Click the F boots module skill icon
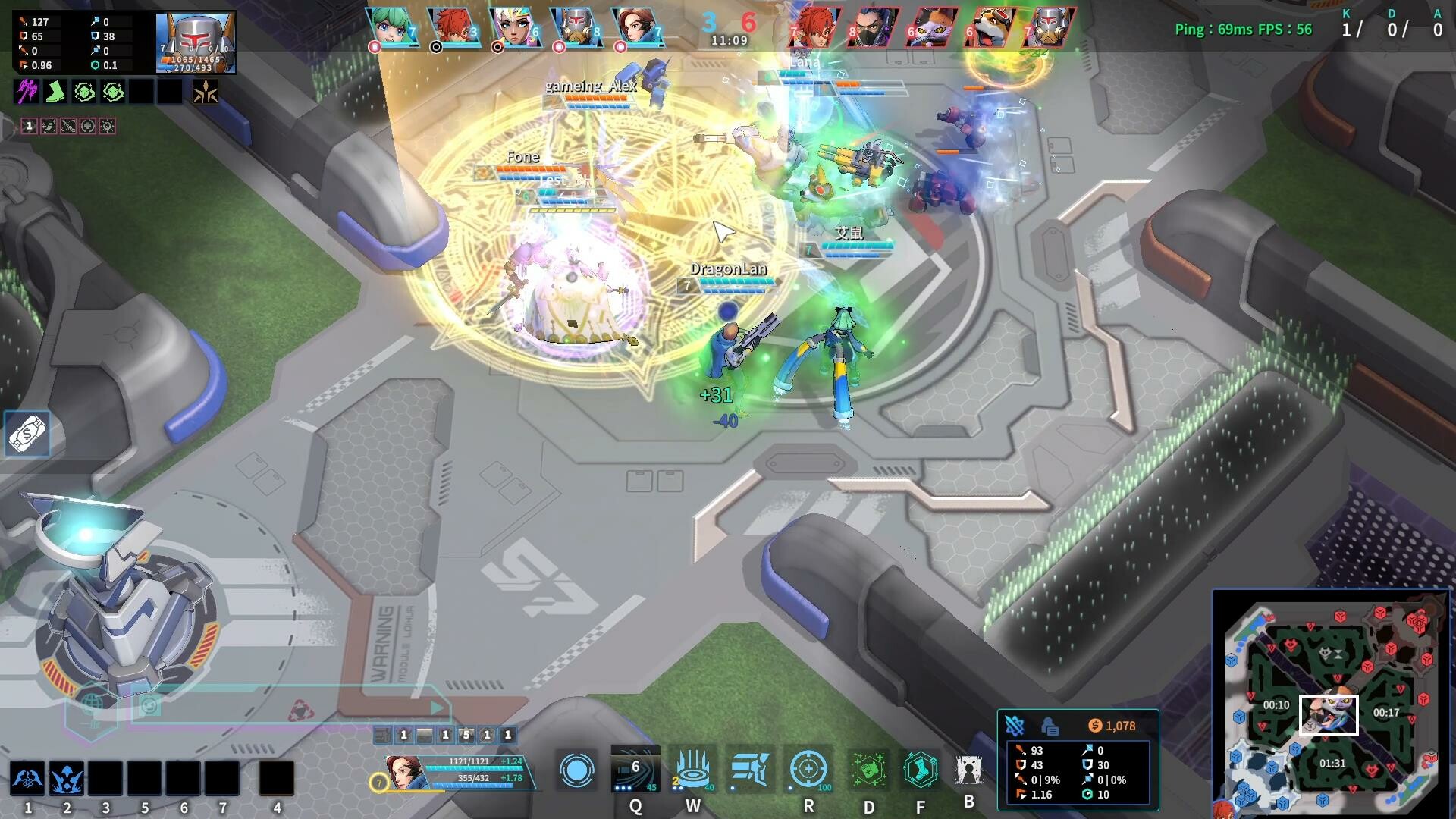The height and width of the screenshot is (819, 1456). pos(919,769)
